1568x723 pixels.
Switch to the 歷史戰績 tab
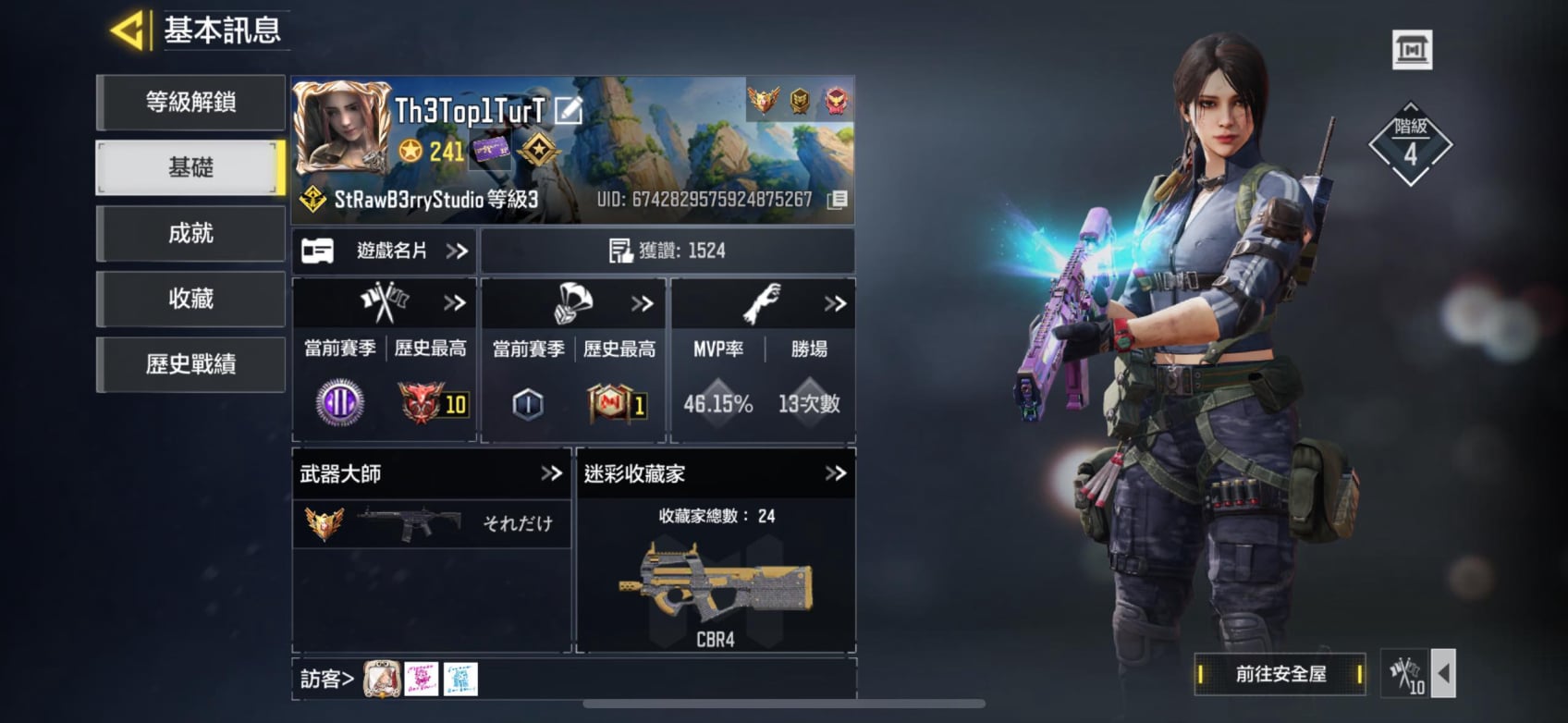[190, 364]
